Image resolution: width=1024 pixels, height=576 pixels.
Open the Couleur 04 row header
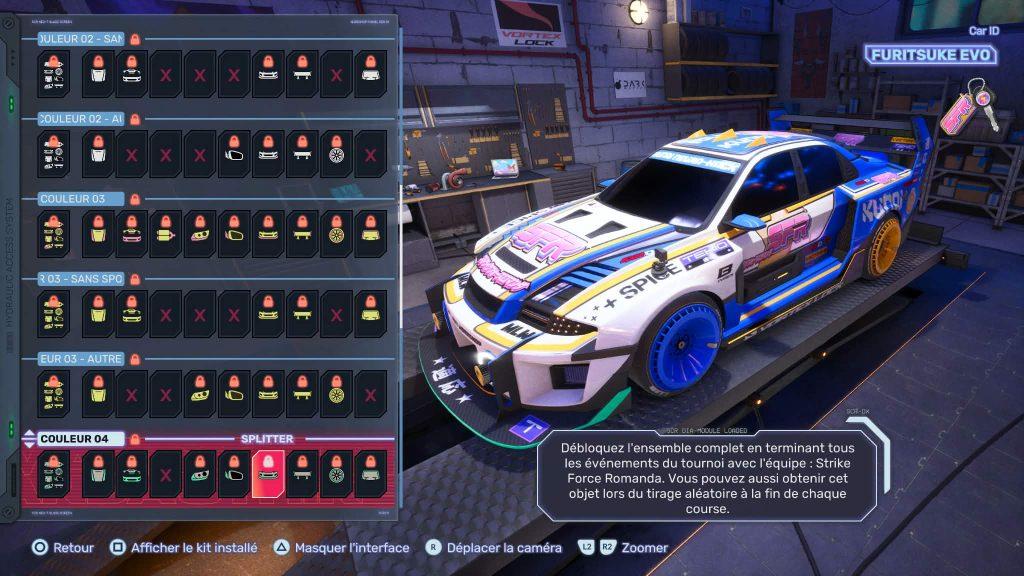pyautogui.click(x=81, y=438)
